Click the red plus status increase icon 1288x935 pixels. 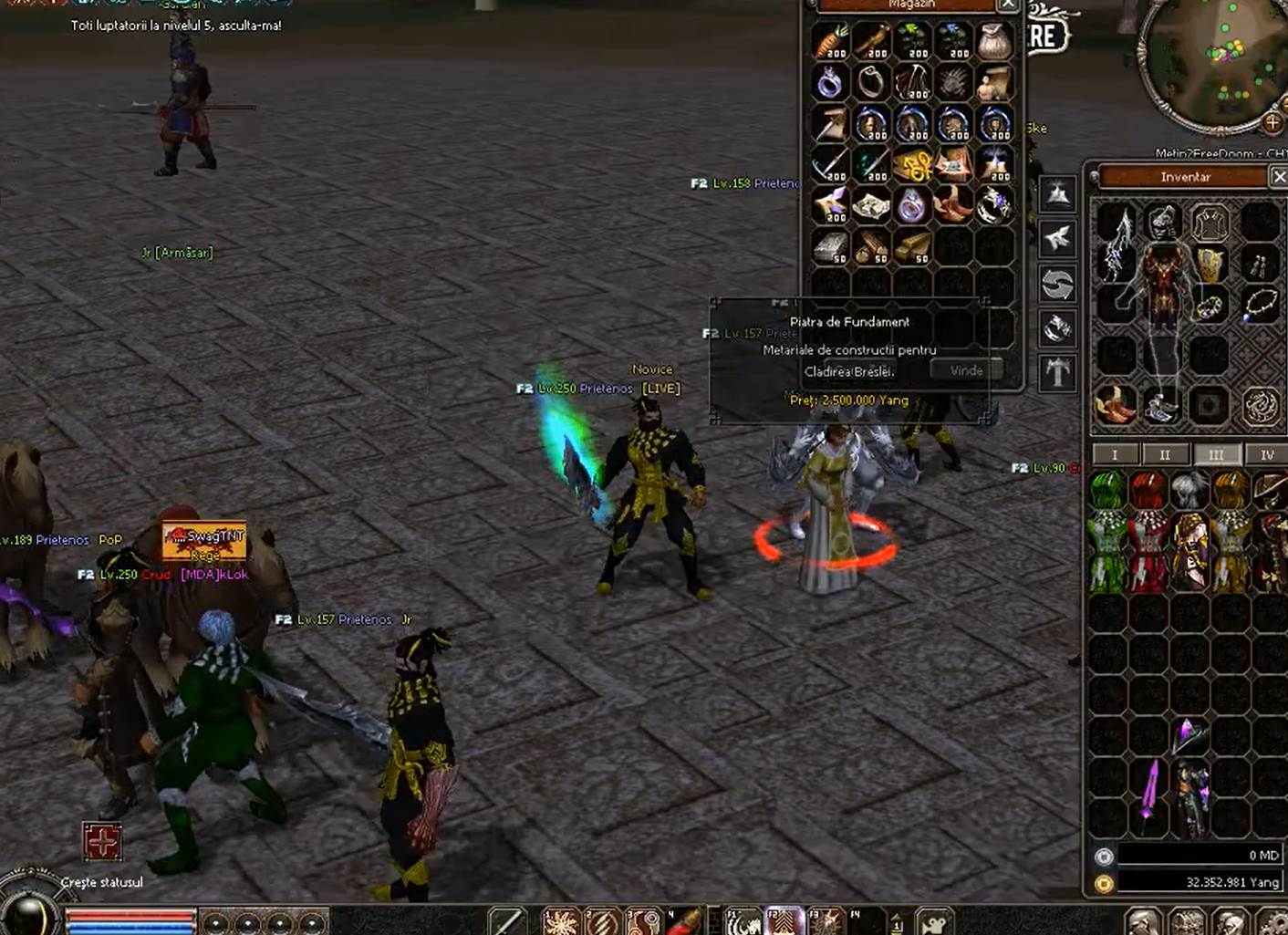coord(102,841)
